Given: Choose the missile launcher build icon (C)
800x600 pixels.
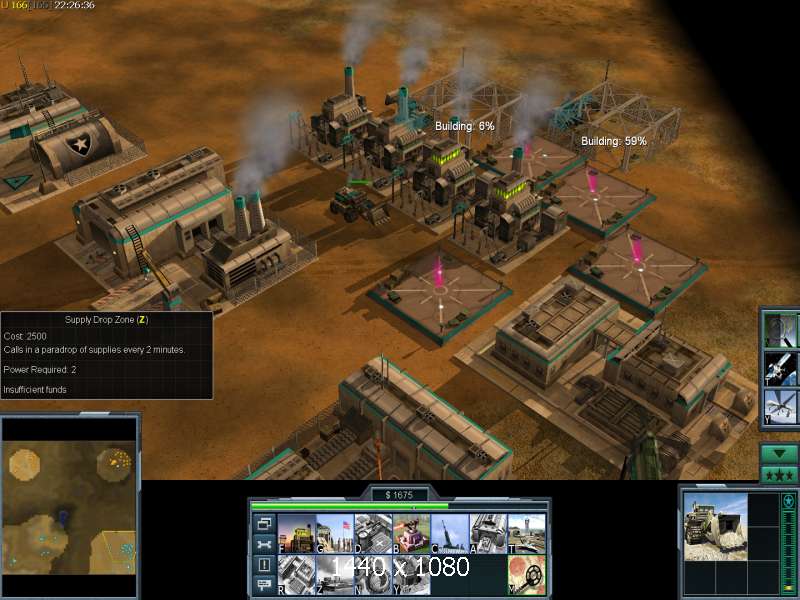Looking at the screenshot, I should pos(449,533).
